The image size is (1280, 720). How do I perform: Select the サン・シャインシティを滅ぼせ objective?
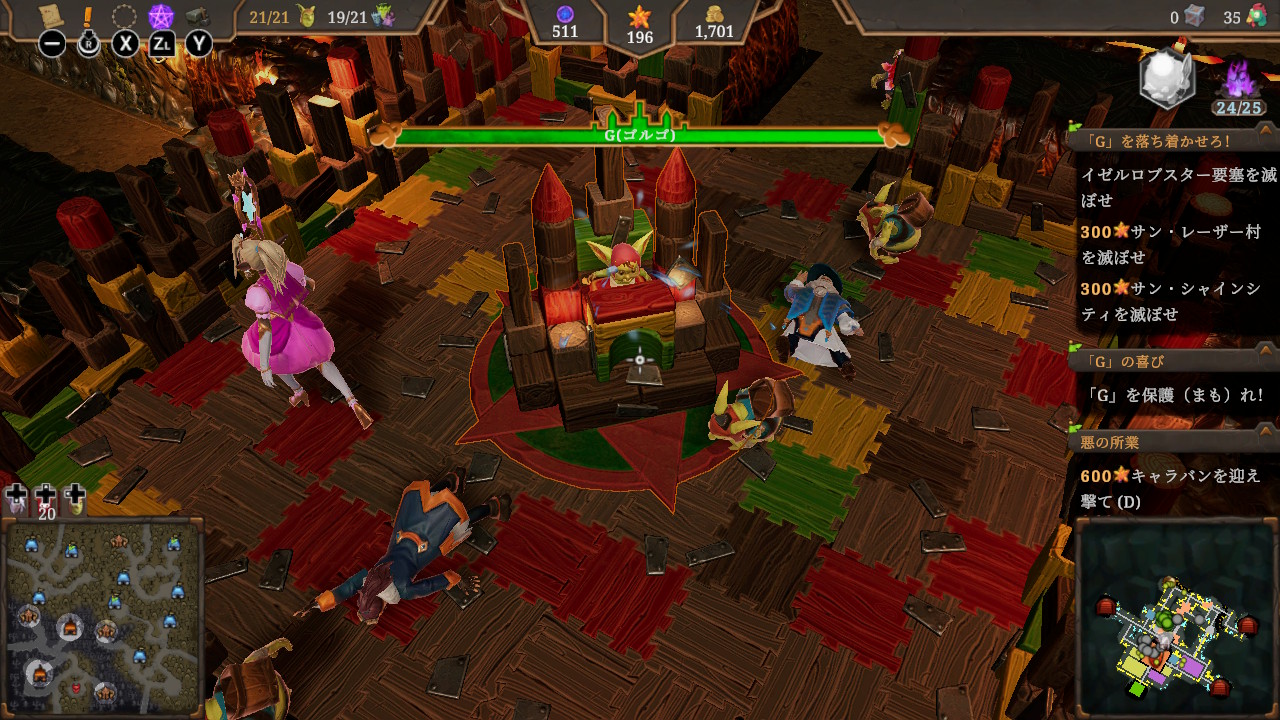[x=1170, y=301]
